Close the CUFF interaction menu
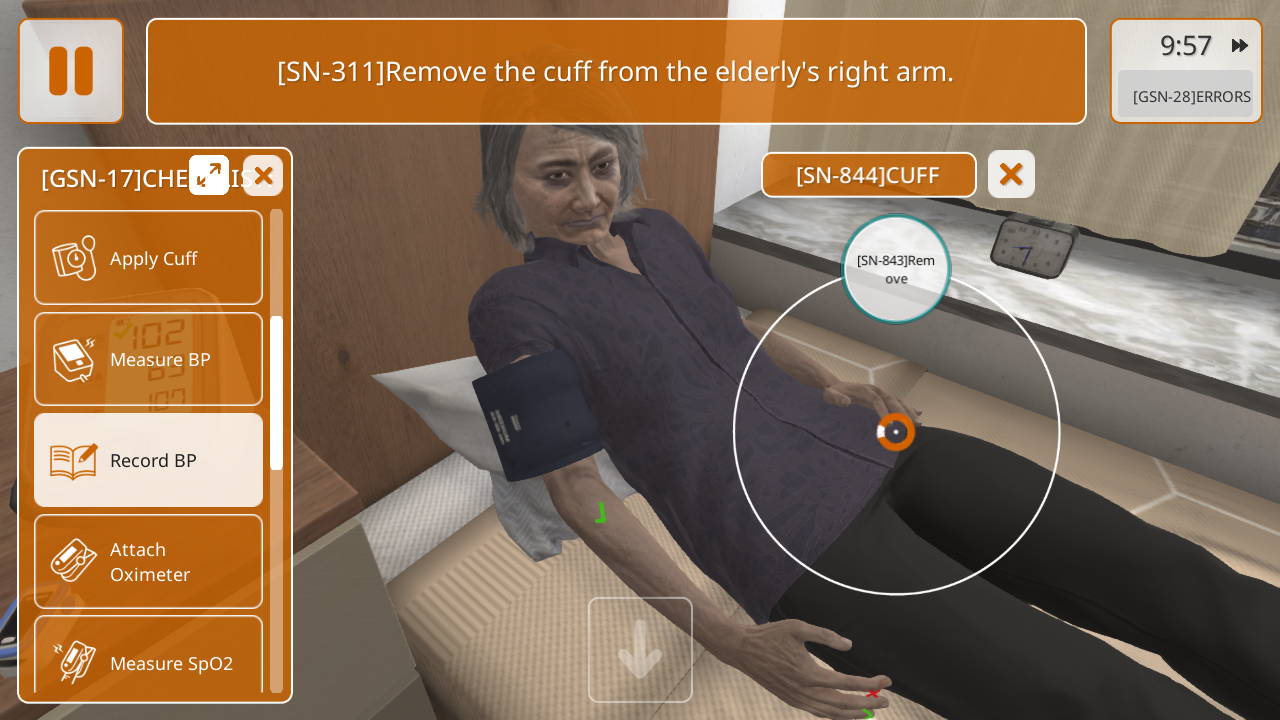The height and width of the screenshot is (720, 1280). coord(1011,174)
